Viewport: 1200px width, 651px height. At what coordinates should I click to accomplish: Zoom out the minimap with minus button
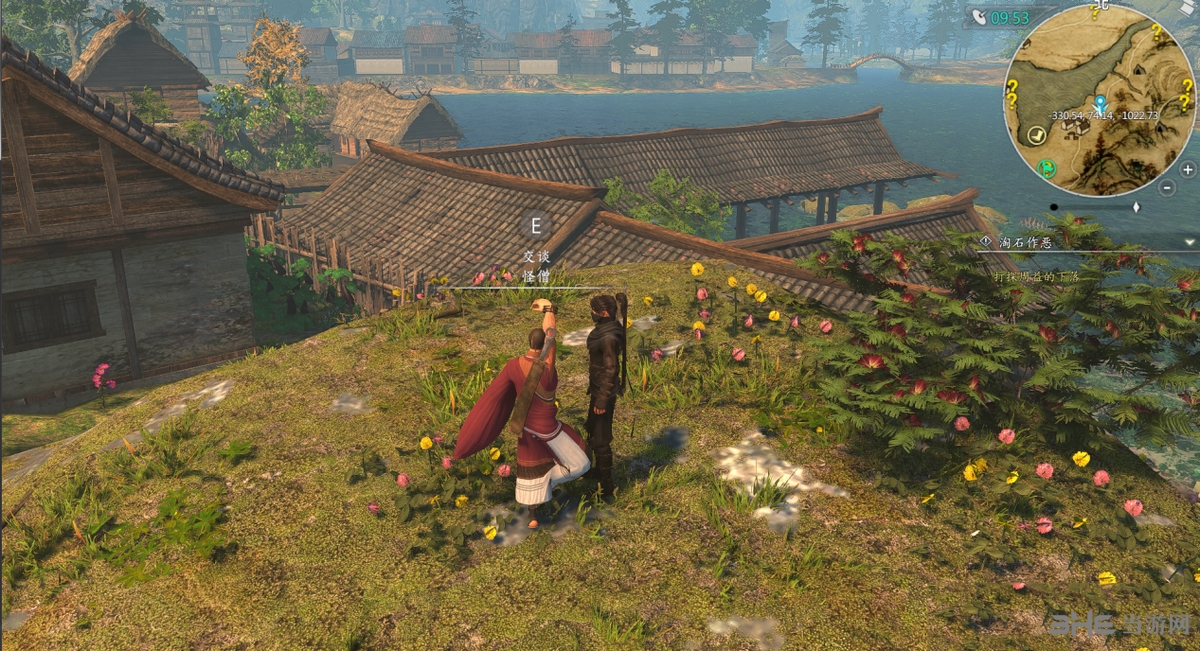pos(1167,187)
